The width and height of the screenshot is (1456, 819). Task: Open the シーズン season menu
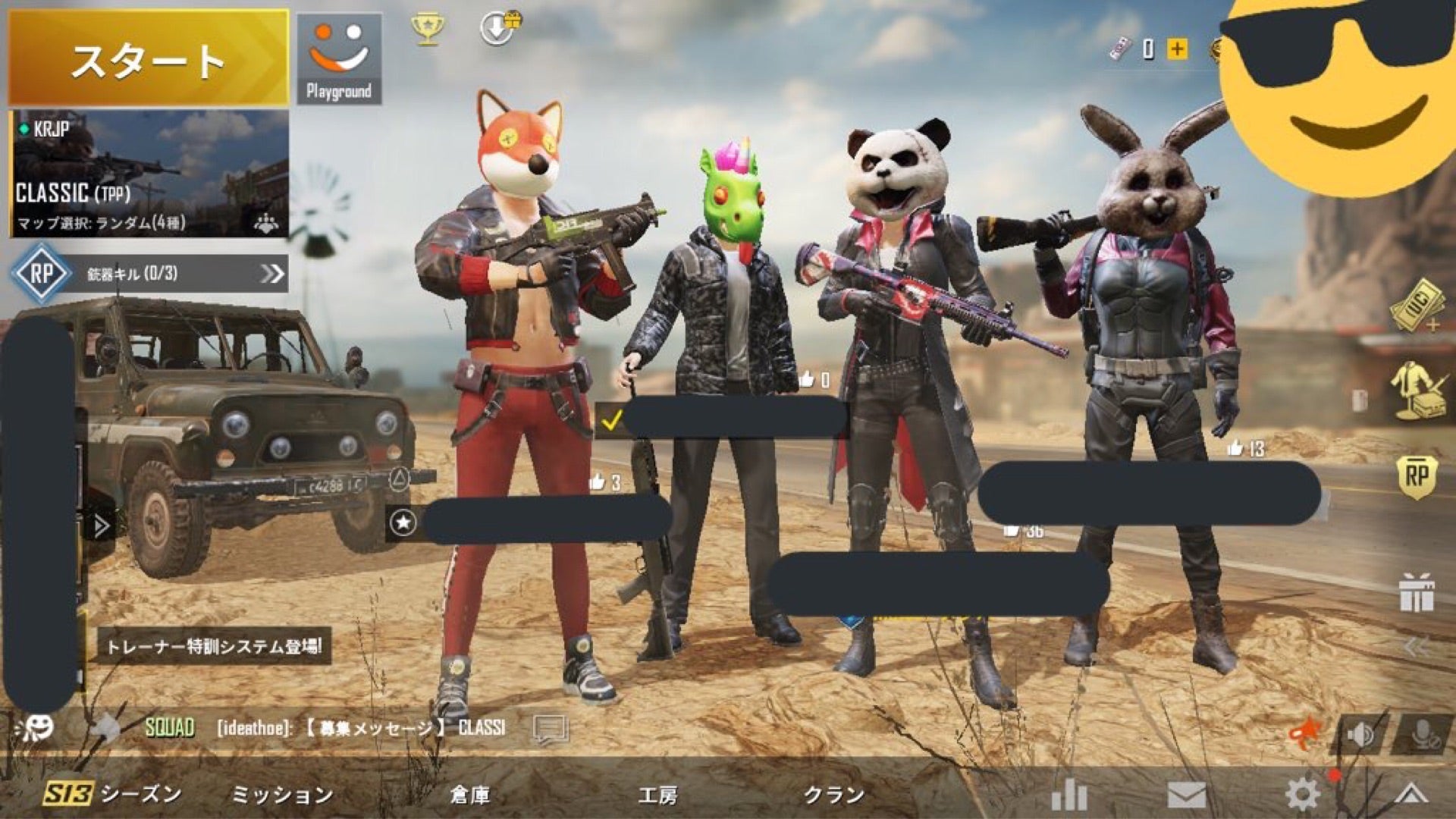click(x=114, y=794)
